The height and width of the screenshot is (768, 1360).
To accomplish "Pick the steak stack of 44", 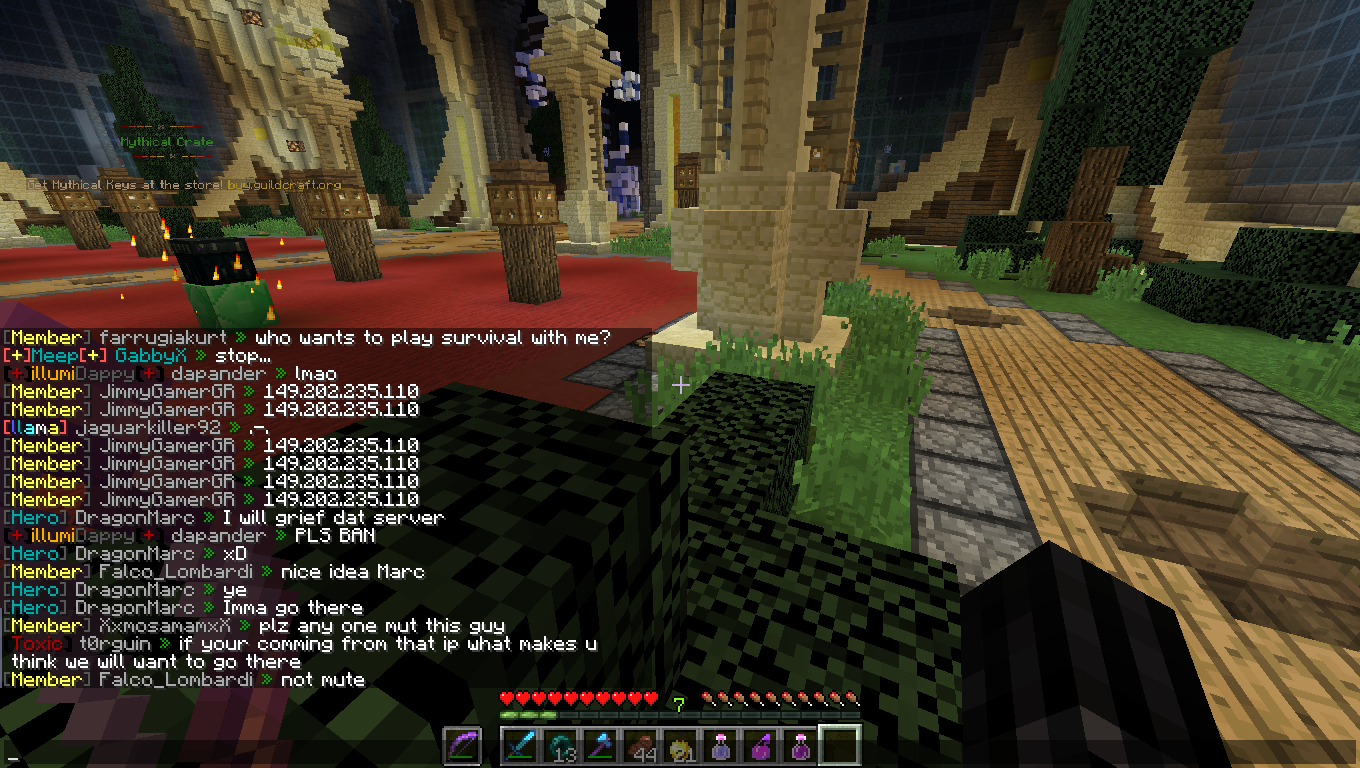I will (x=640, y=745).
